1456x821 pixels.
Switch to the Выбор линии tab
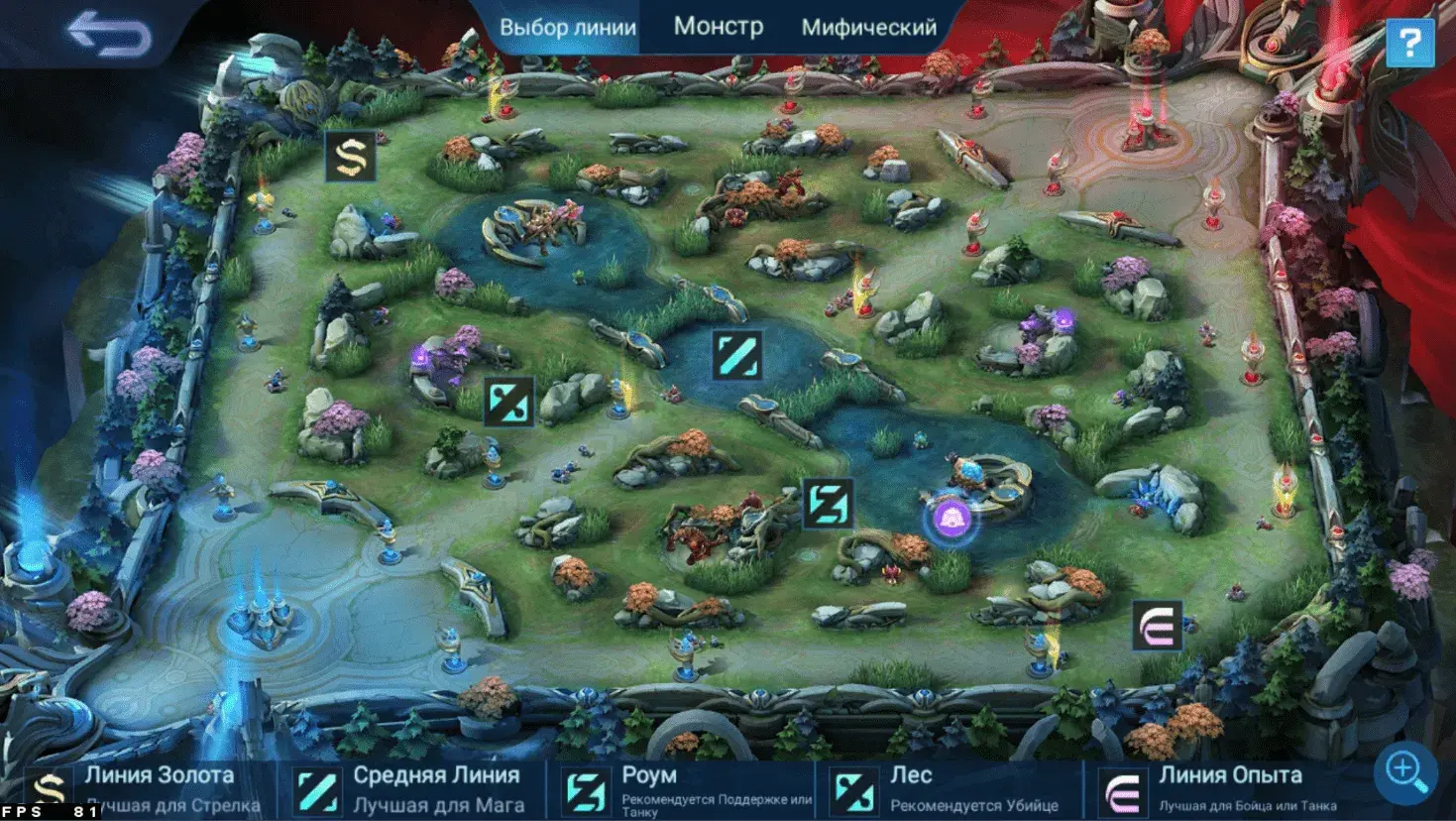pos(567,28)
